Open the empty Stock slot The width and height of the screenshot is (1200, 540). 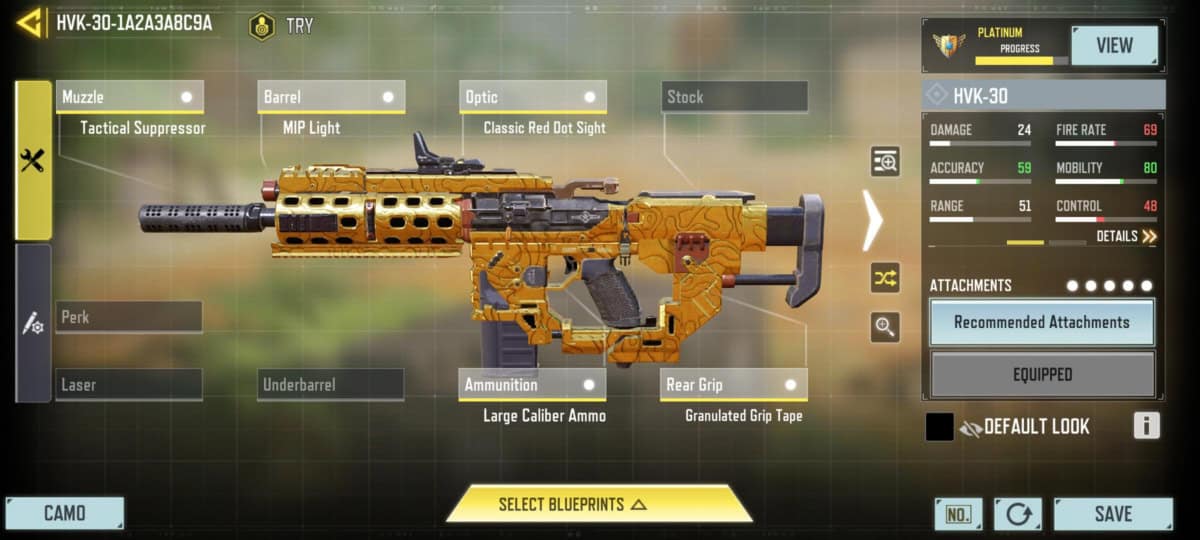pyautogui.click(x=734, y=97)
